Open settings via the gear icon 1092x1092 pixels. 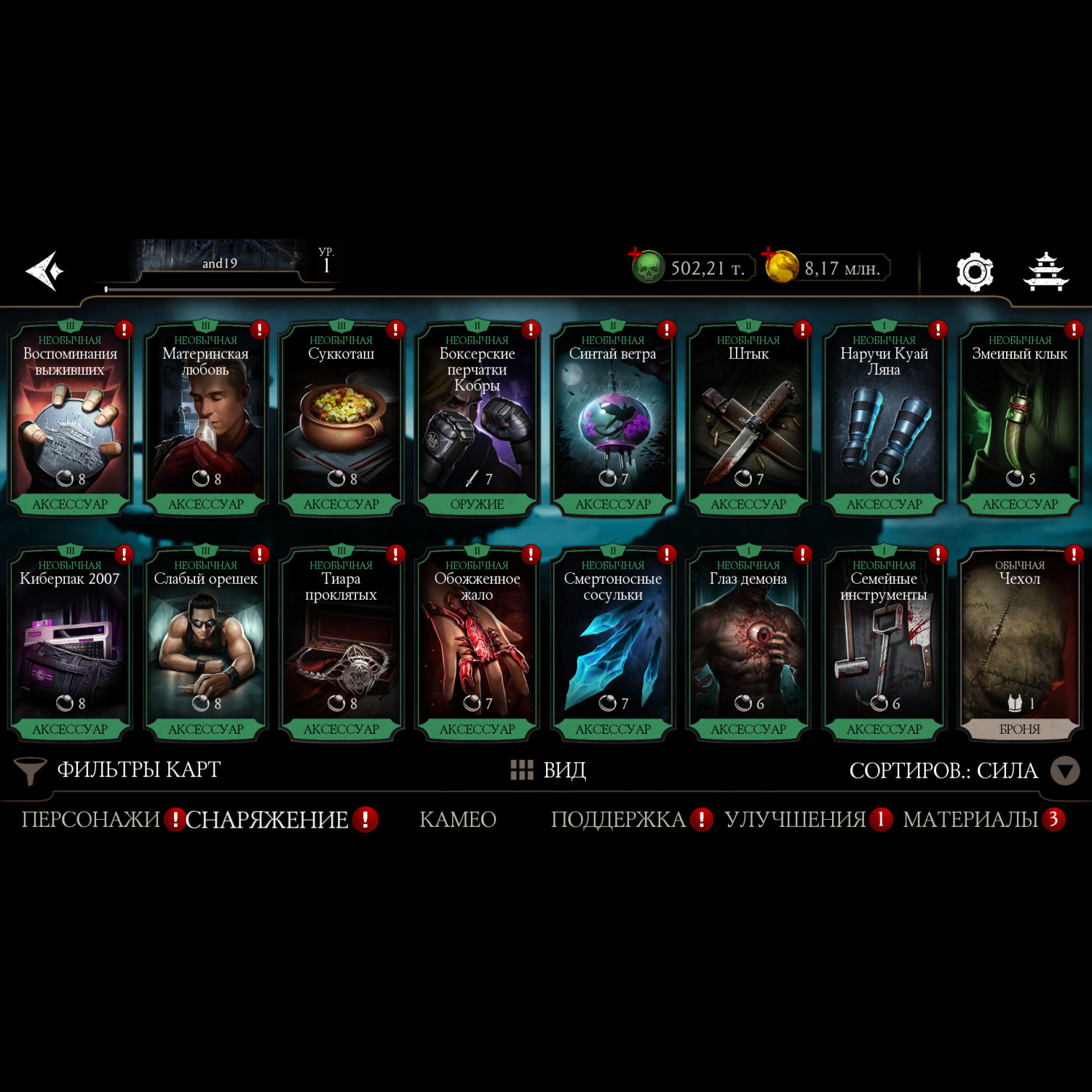[x=974, y=272]
